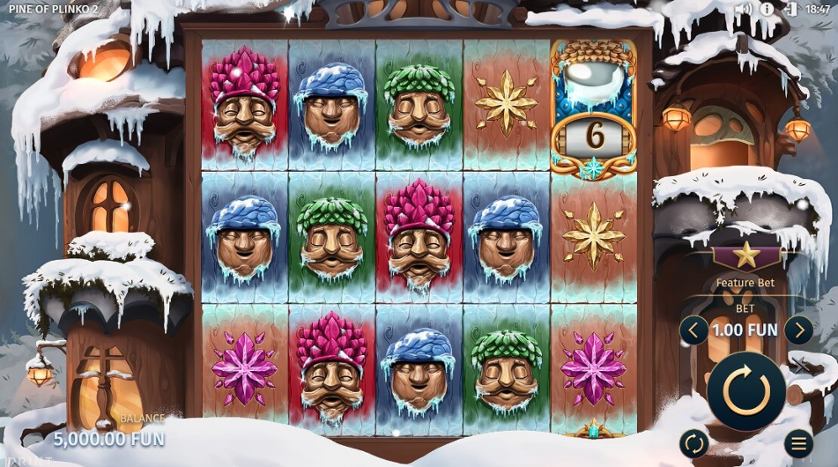Toggle the sound speaker icon
838x467 pixels.
tap(743, 9)
